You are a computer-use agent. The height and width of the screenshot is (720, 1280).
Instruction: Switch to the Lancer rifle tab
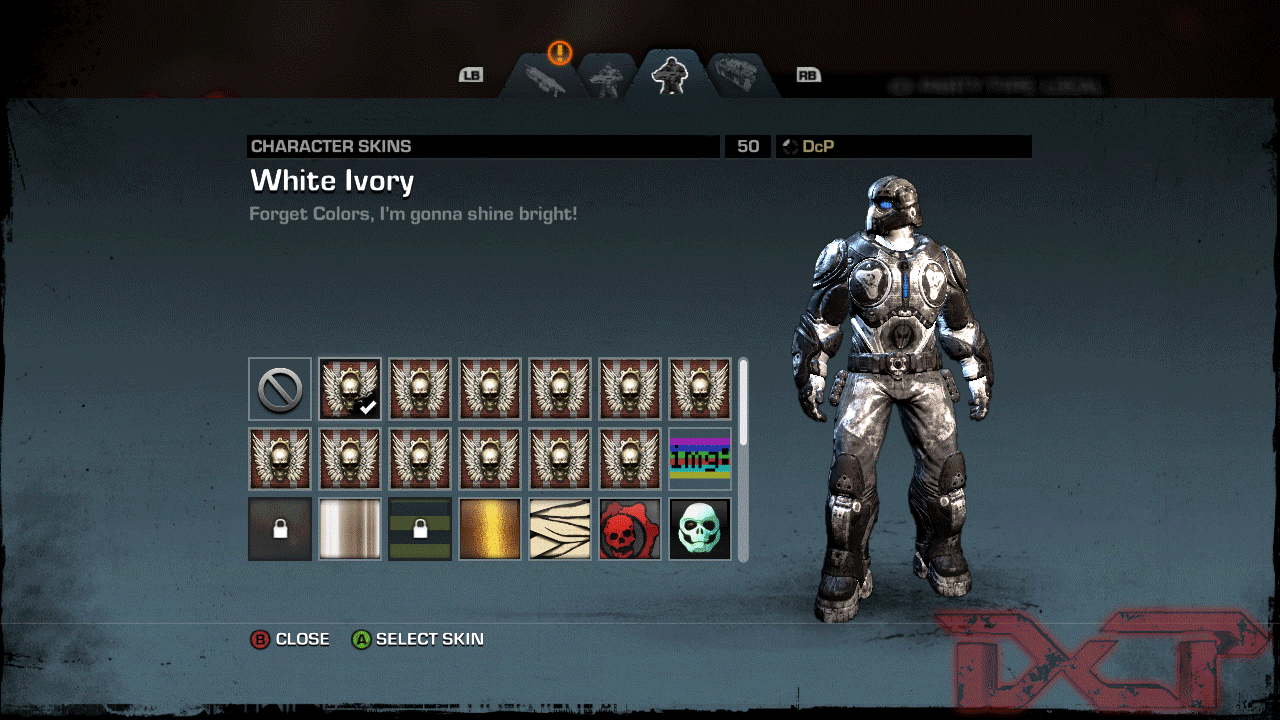coord(544,78)
